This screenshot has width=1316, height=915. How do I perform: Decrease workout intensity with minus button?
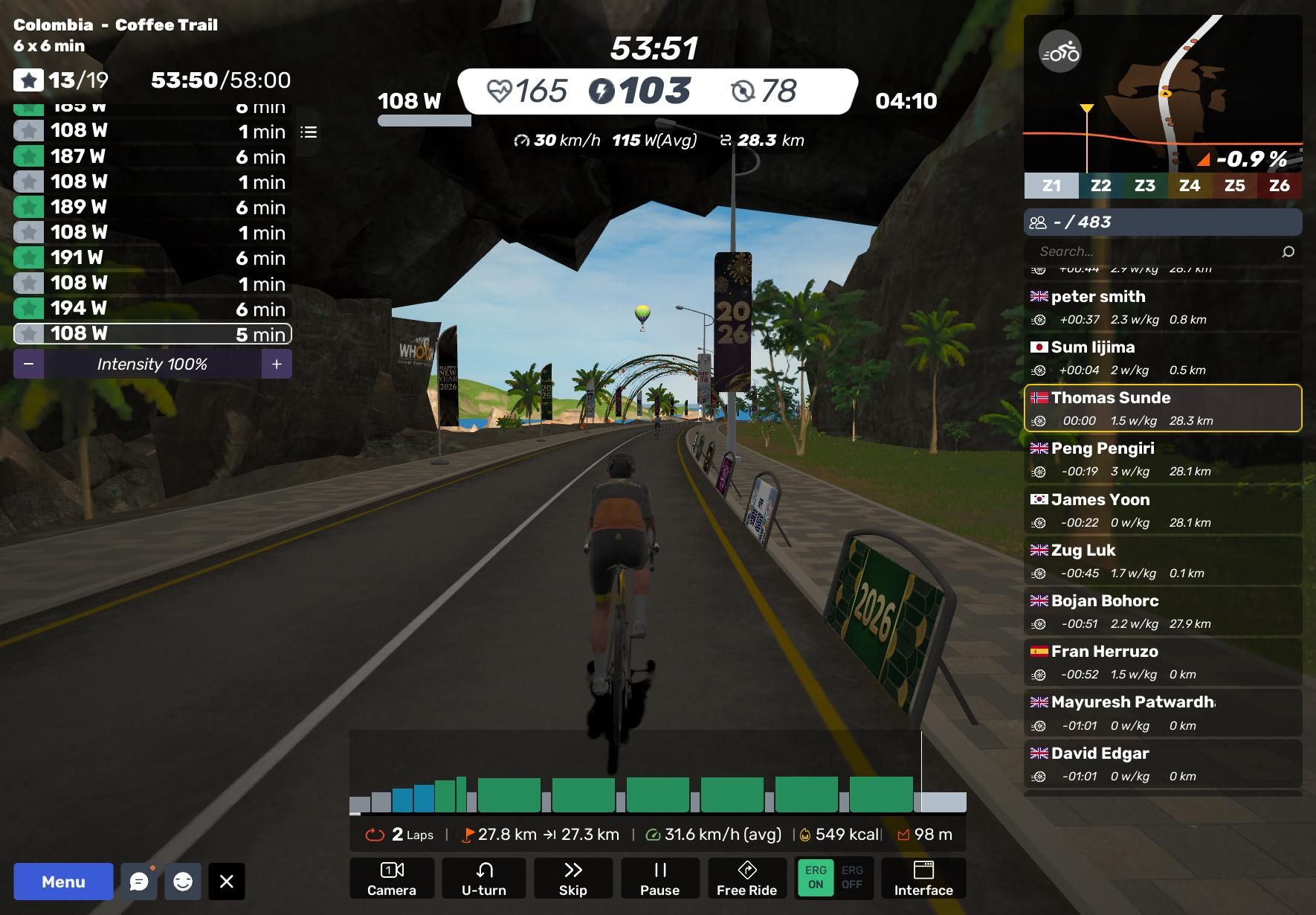point(28,365)
